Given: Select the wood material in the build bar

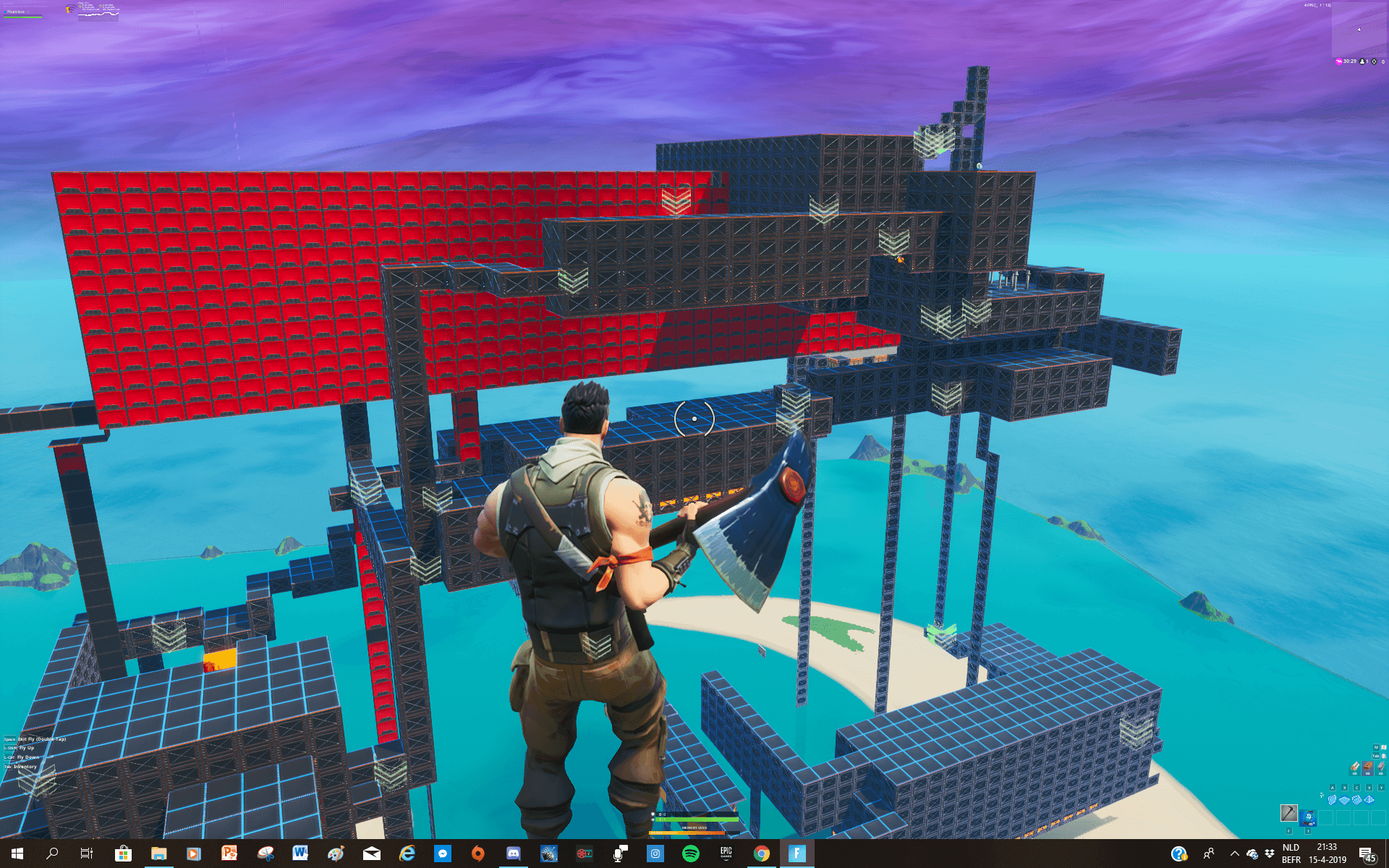Looking at the screenshot, I should coord(1355,768).
